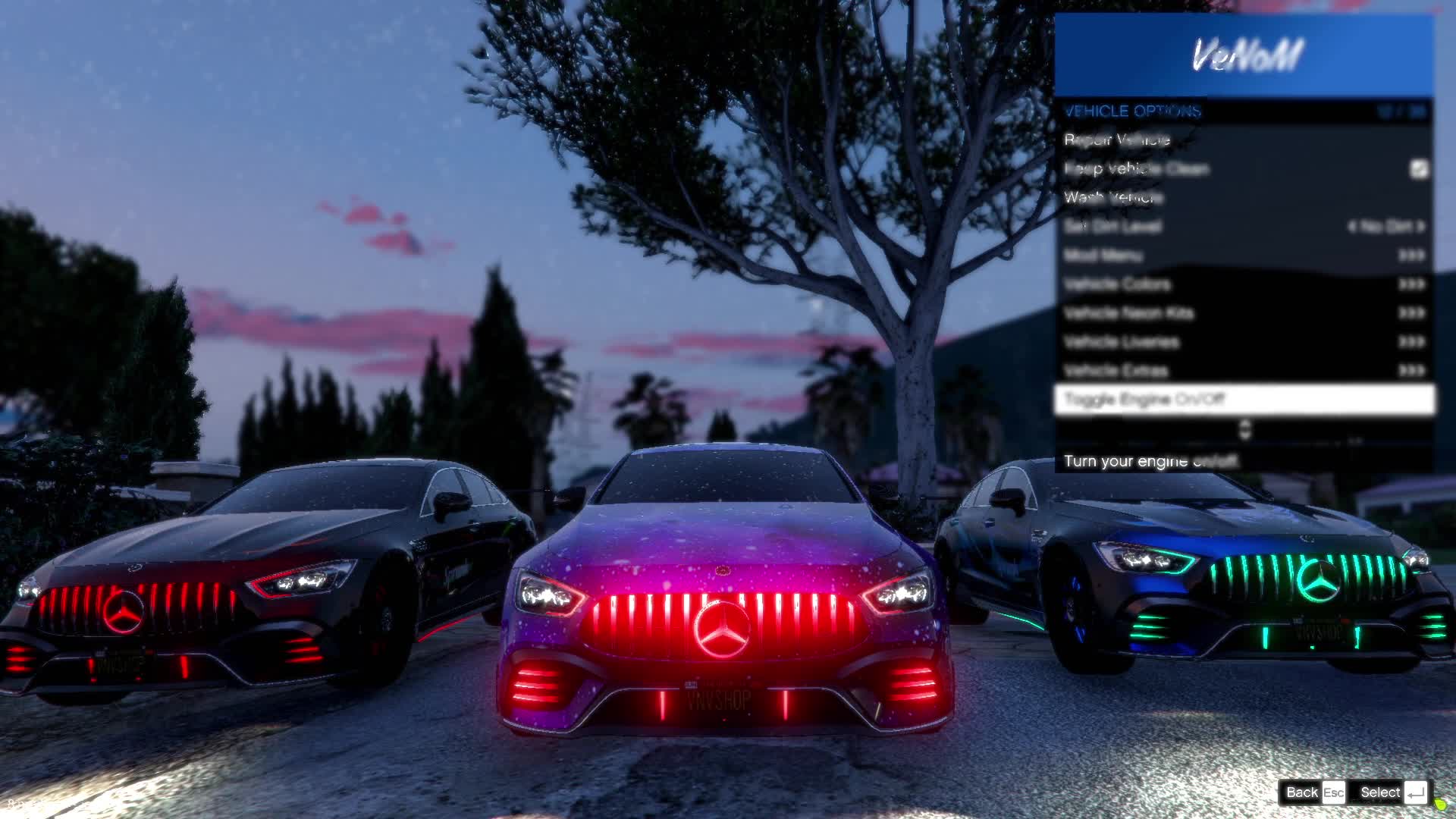Click the Back button
The width and height of the screenshot is (1456, 819).
[1313, 792]
